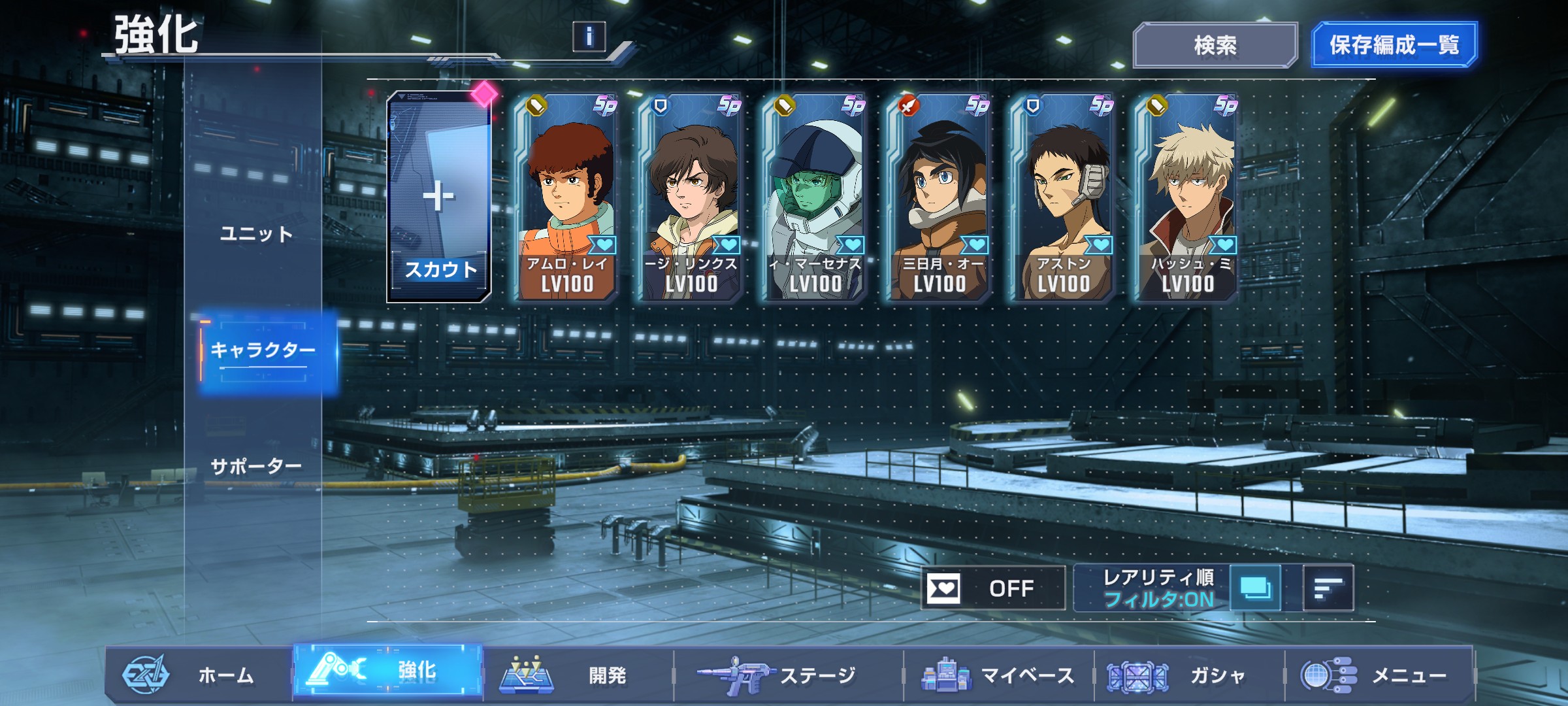This screenshot has height=706, width=1568.
Task: Go to ホーム in the bottom bar
Action: coord(196,675)
